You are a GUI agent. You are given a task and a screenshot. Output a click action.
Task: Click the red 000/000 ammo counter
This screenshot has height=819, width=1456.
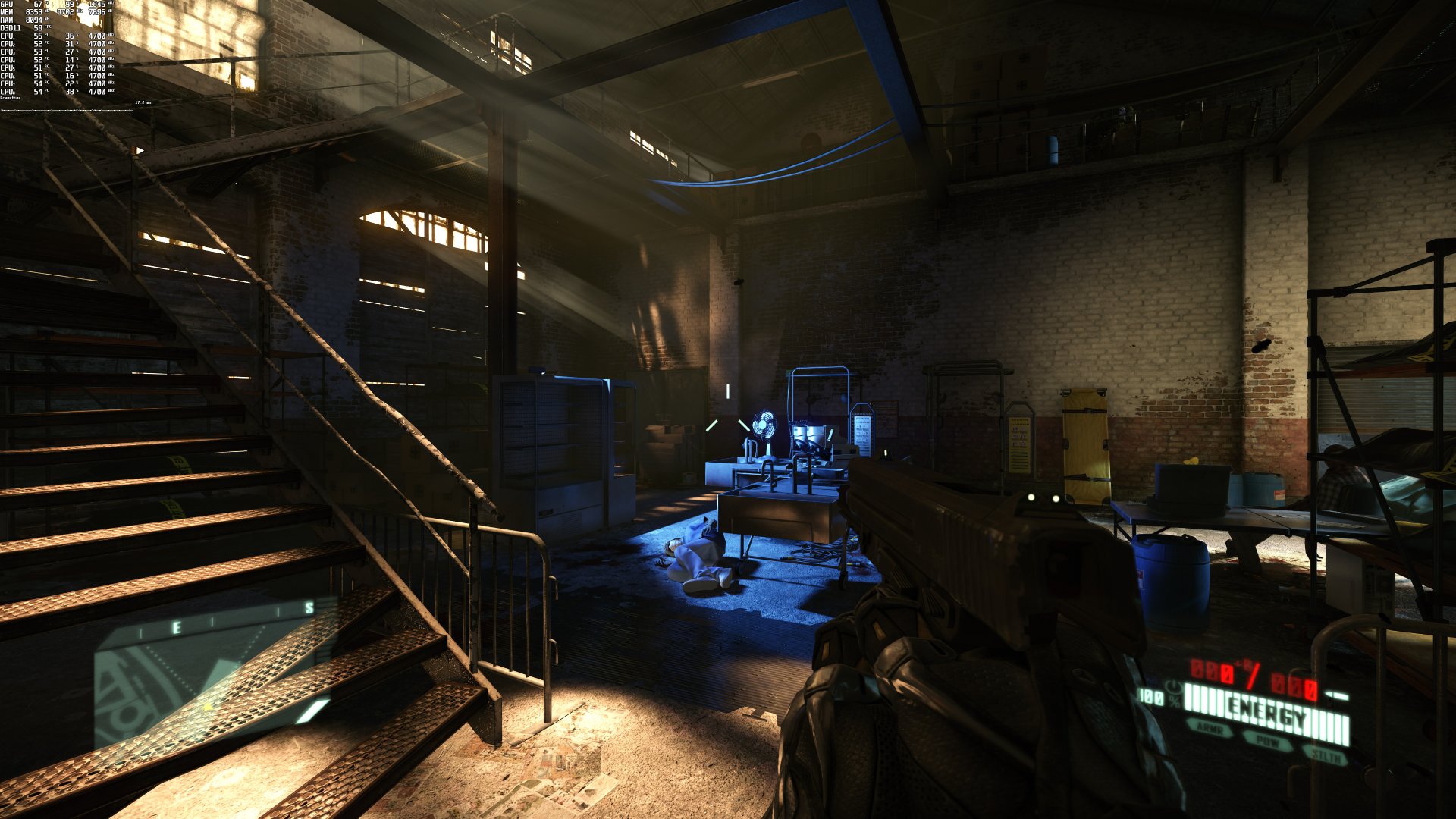[1254, 675]
